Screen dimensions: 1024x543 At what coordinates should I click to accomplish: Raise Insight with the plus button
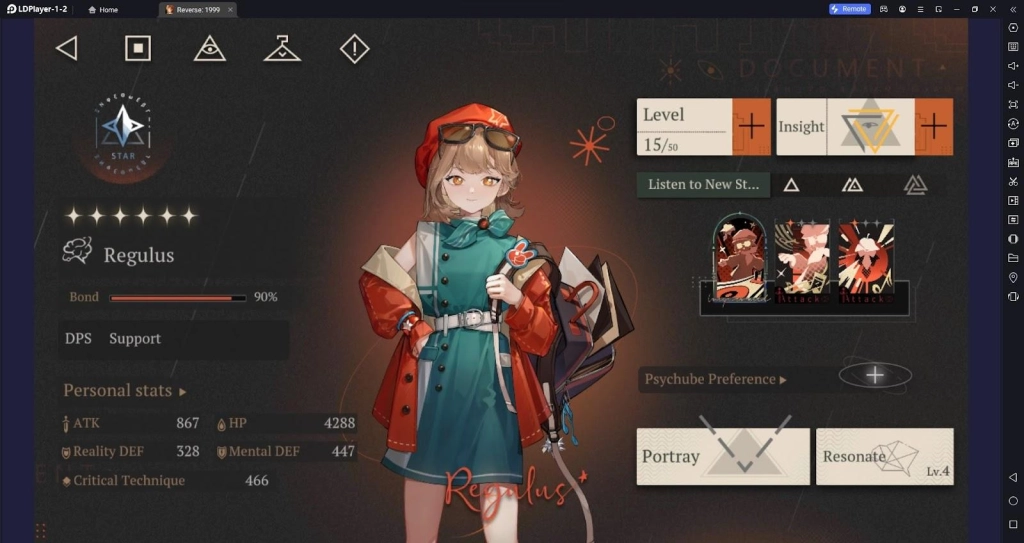point(932,127)
